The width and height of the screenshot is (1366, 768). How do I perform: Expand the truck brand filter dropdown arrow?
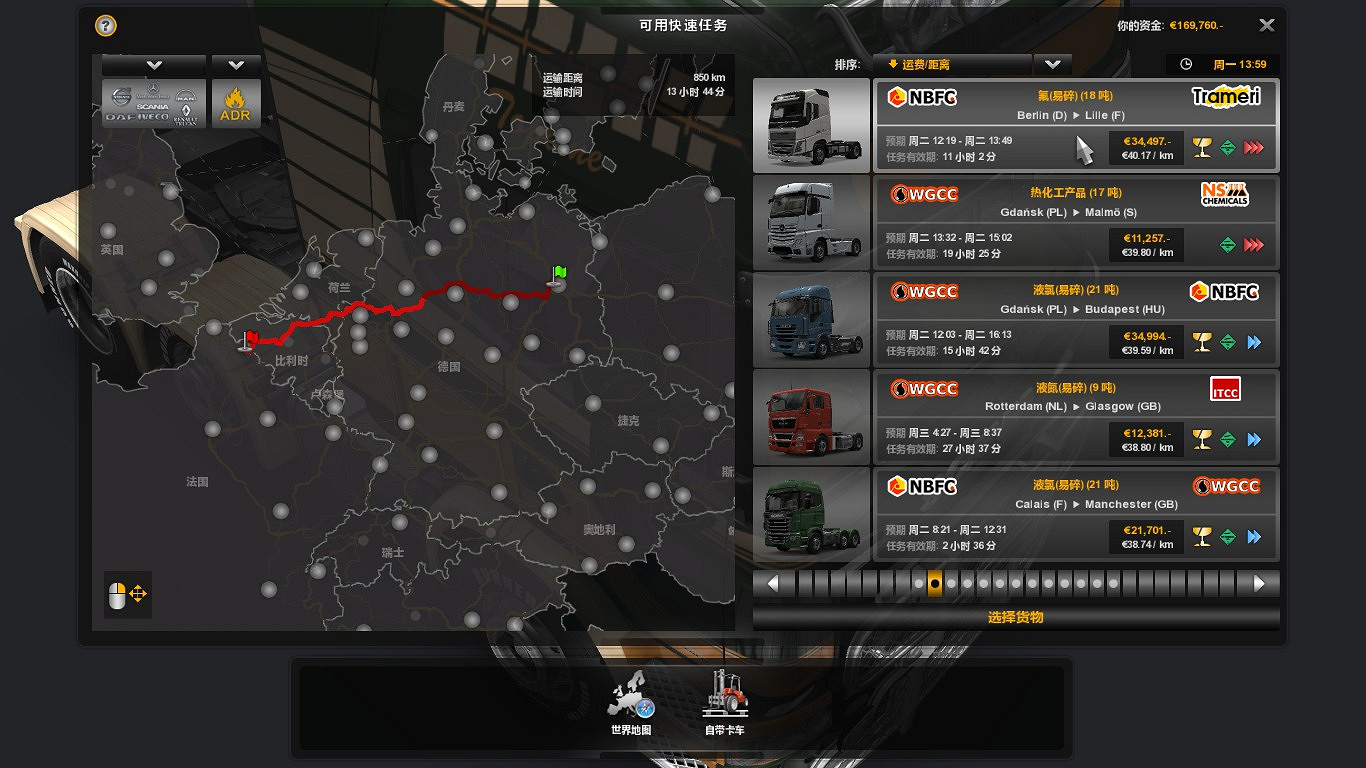point(153,64)
